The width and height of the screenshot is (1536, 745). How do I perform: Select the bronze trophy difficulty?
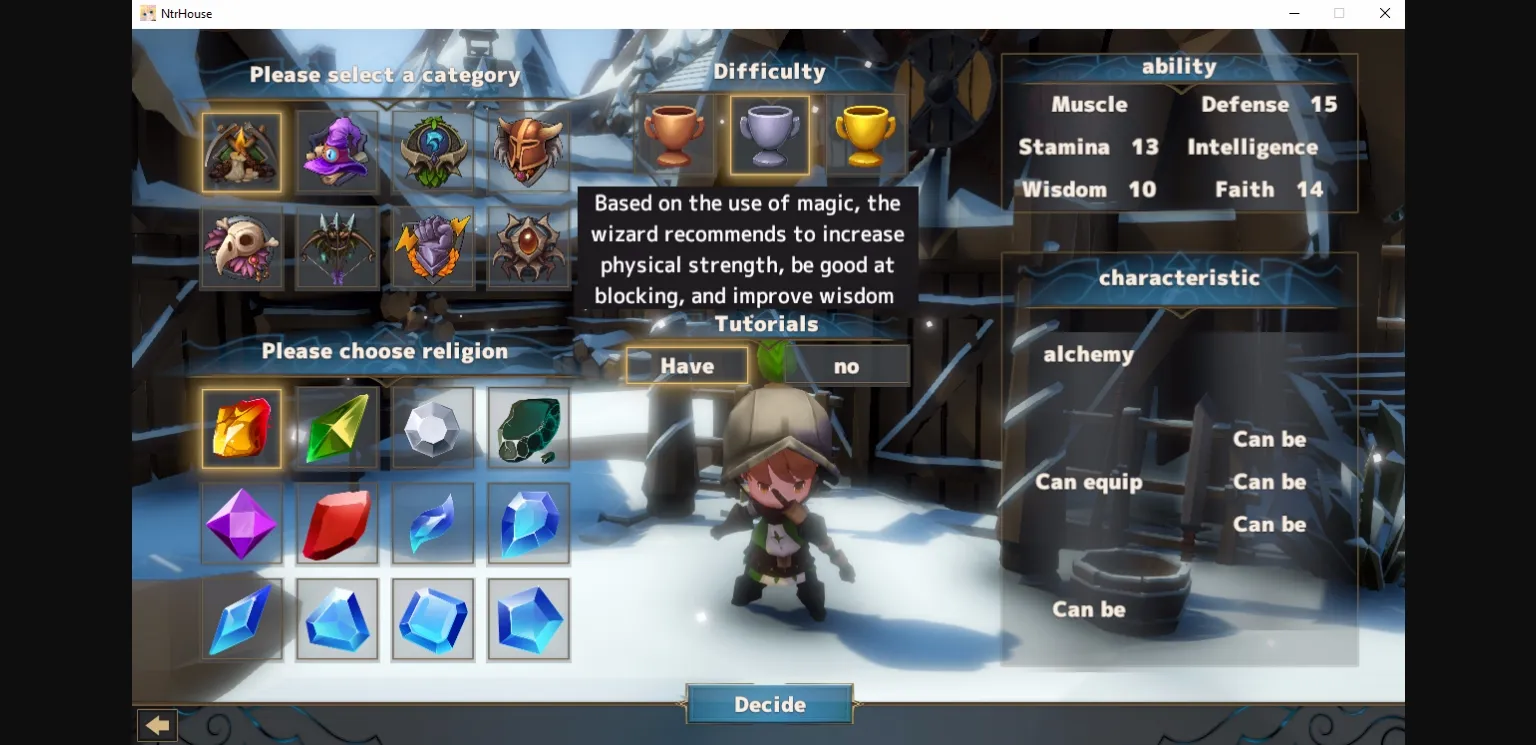675,135
